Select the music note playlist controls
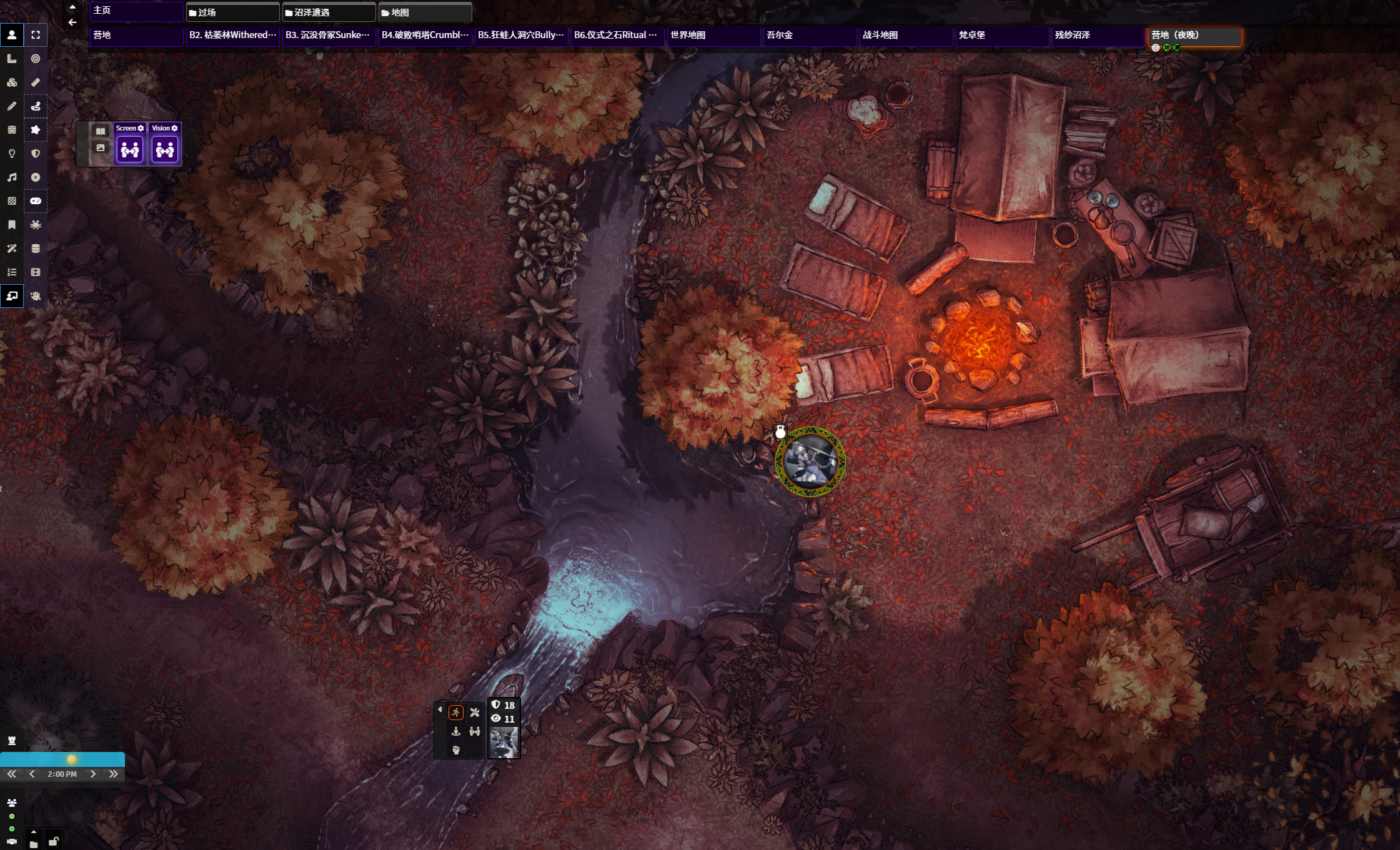Image resolution: width=1400 pixels, height=850 pixels. point(12,177)
